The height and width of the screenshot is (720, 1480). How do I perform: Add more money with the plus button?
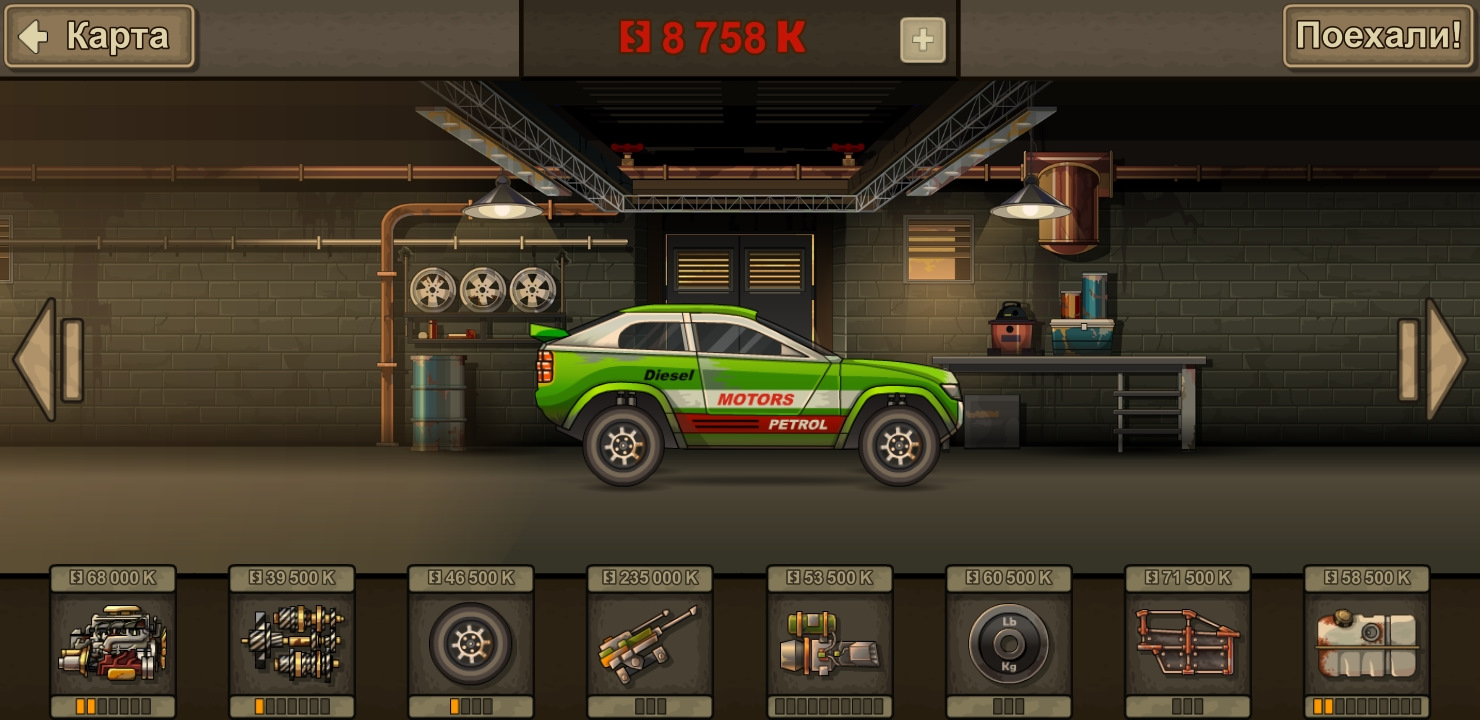tap(922, 40)
